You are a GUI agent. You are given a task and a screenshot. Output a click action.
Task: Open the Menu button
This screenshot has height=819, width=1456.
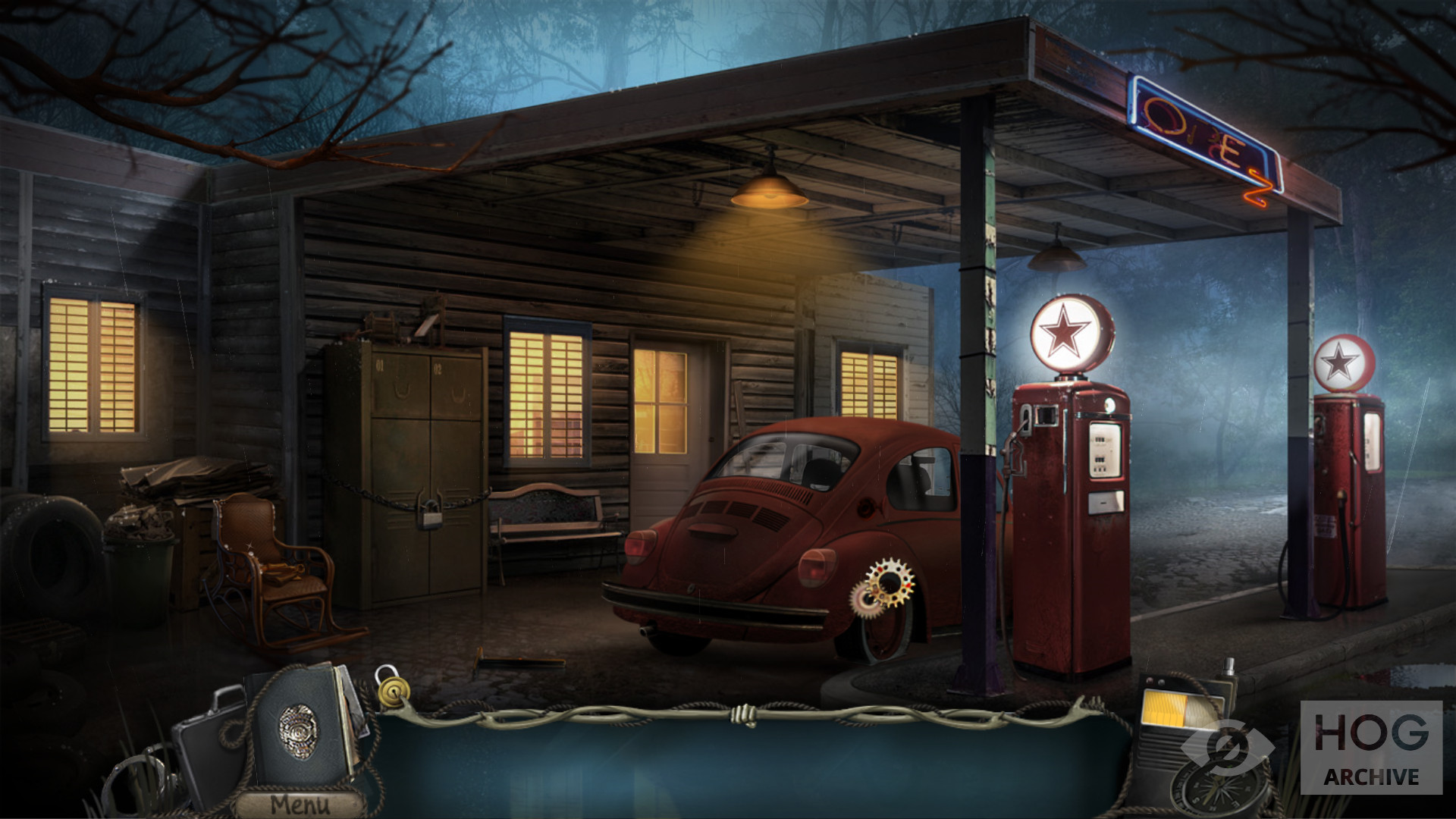click(x=300, y=804)
